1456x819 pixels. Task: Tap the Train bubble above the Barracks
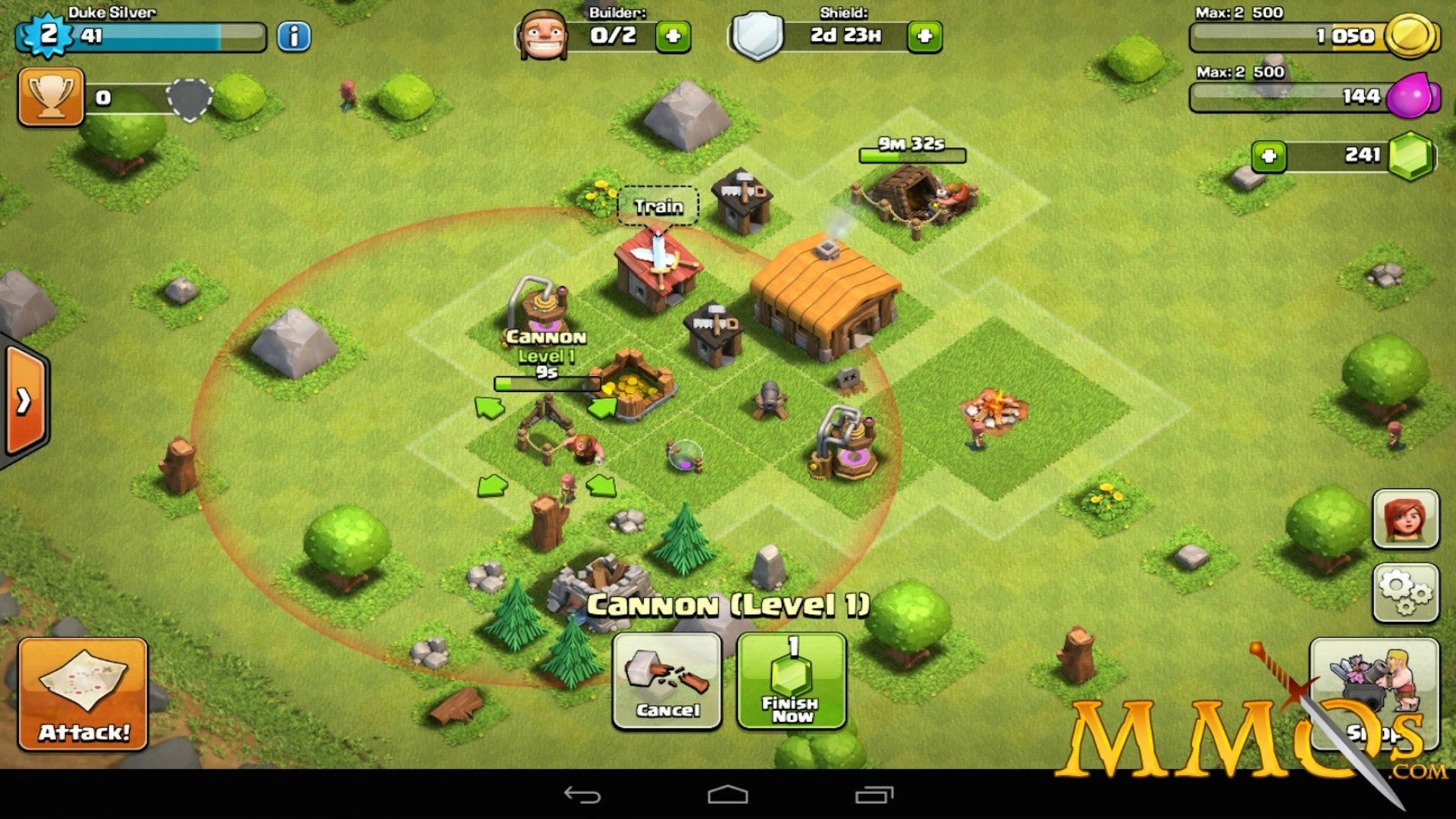click(657, 206)
